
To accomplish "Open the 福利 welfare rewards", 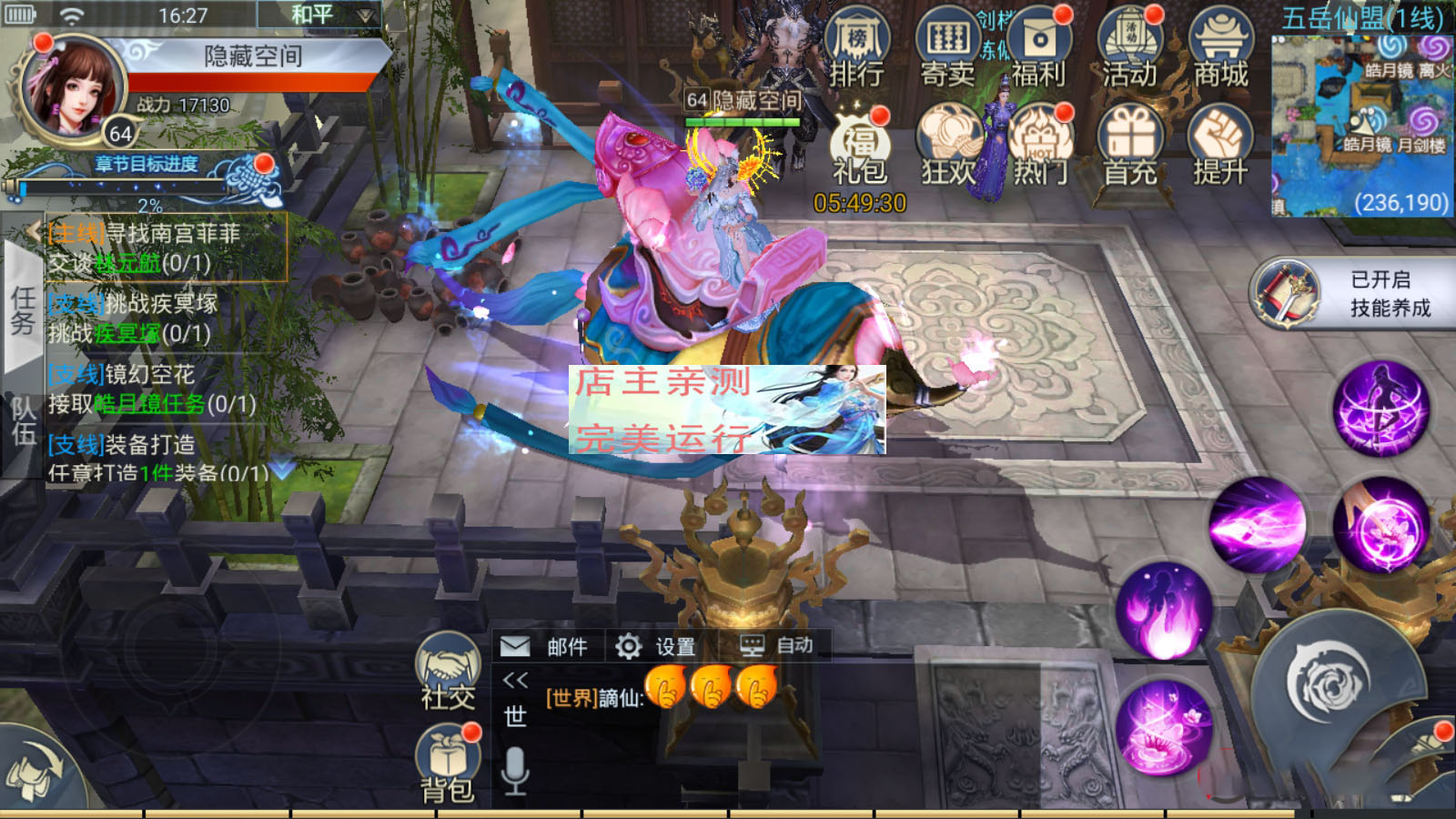I will (x=1038, y=50).
